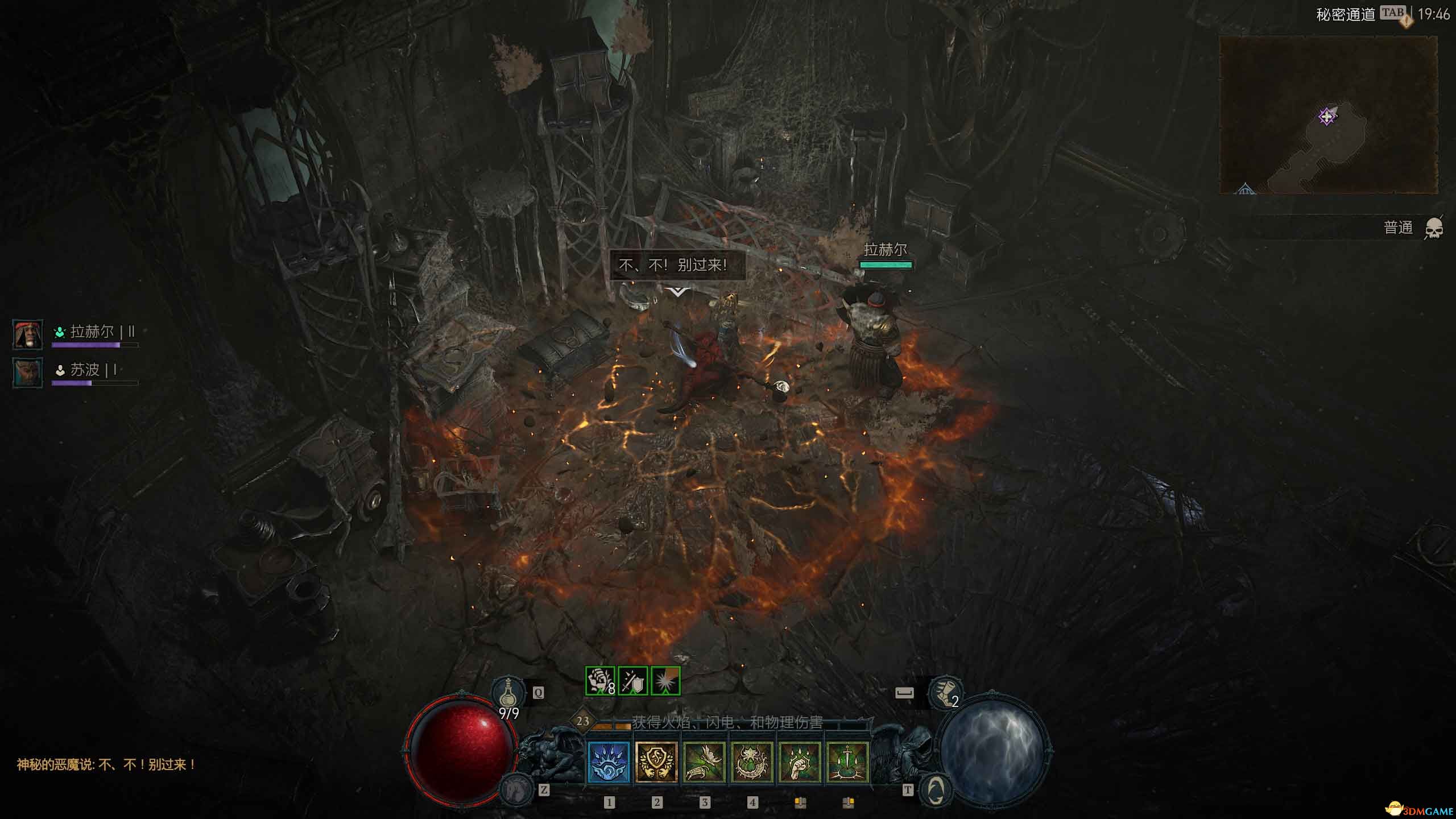The height and width of the screenshot is (819, 1456).
Task: Click the 普通 difficulty skull icon
Action: 1434,229
